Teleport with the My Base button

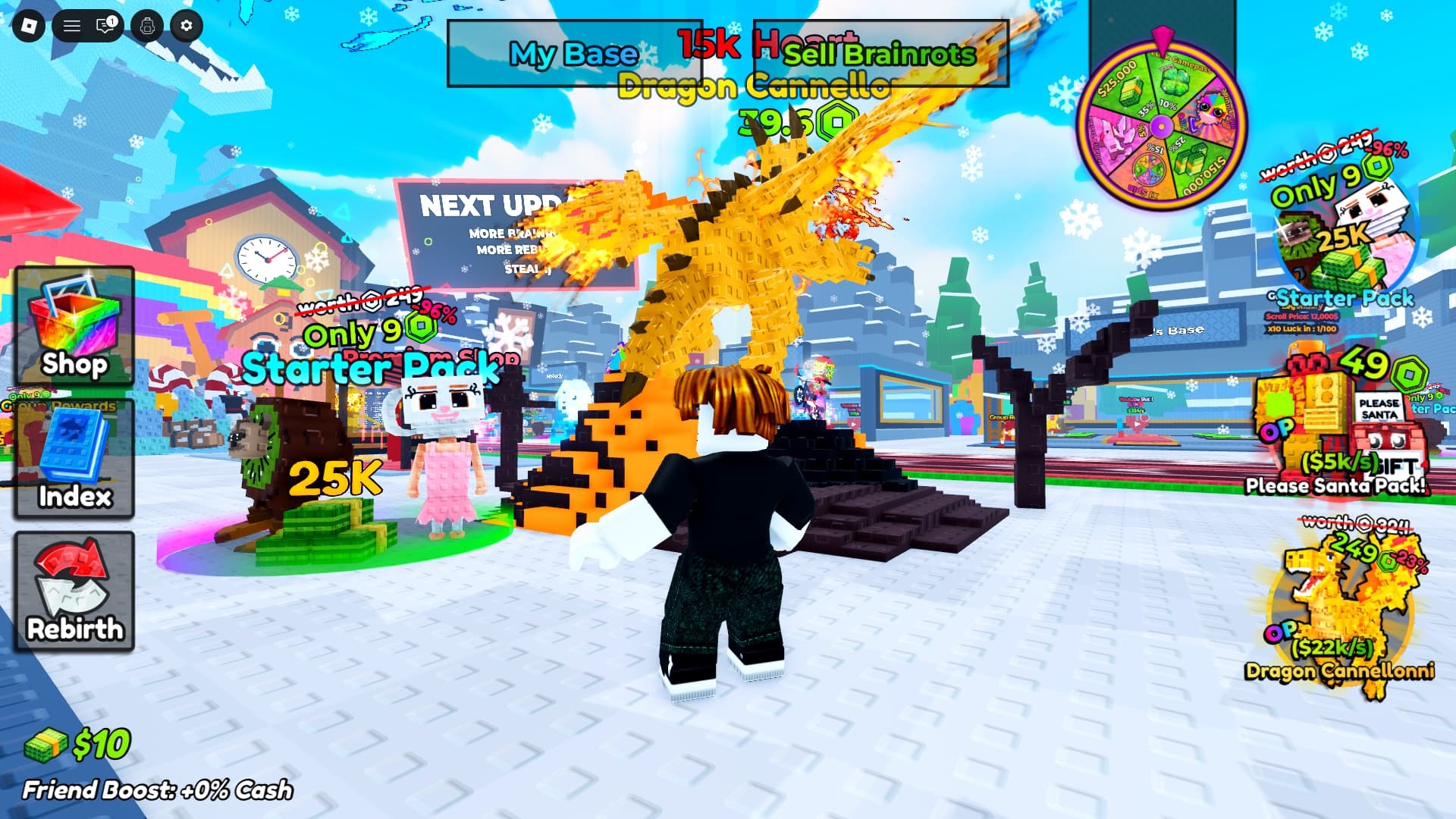(574, 54)
